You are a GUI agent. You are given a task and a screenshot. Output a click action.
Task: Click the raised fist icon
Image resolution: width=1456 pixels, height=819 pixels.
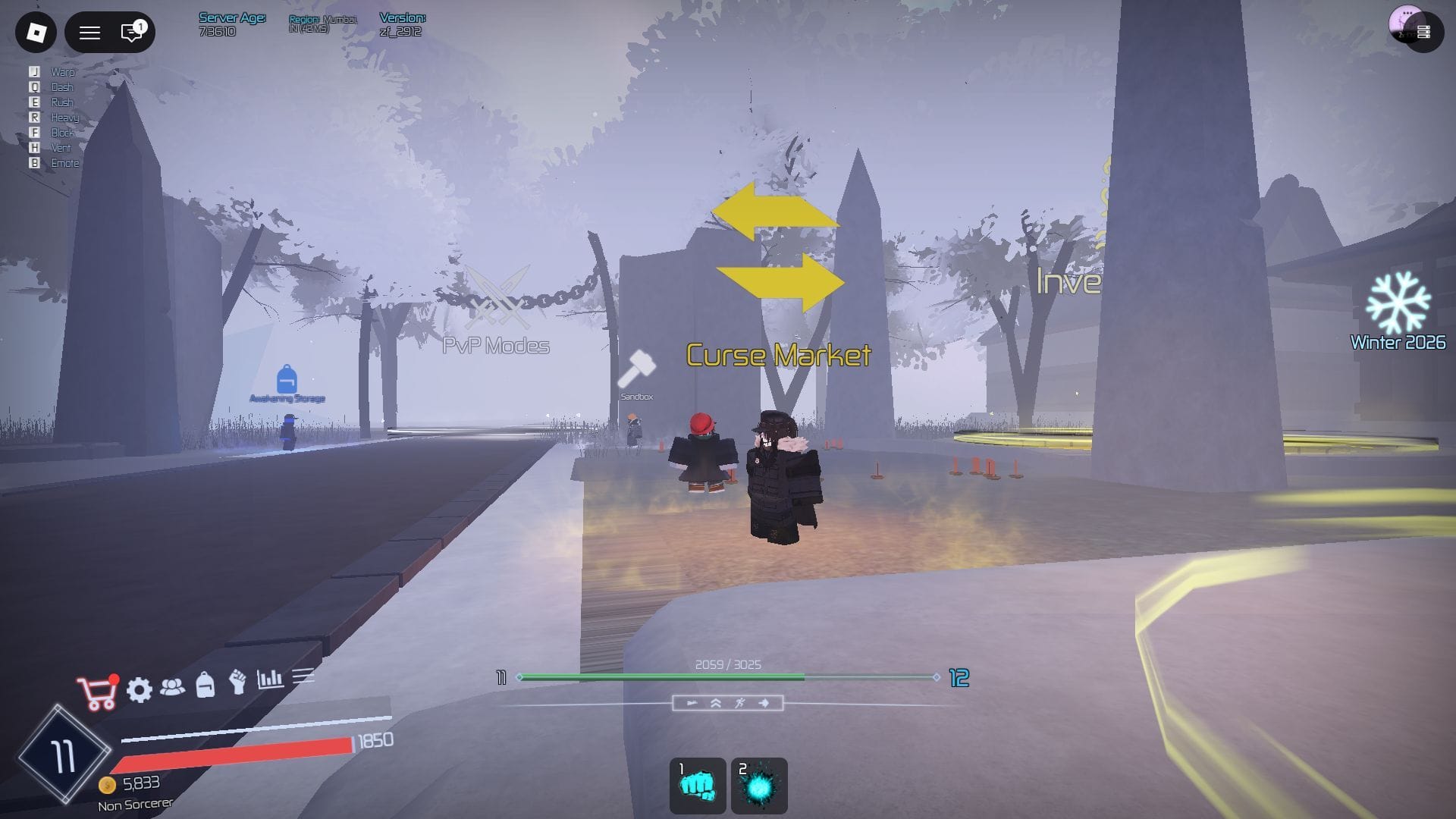[237, 682]
